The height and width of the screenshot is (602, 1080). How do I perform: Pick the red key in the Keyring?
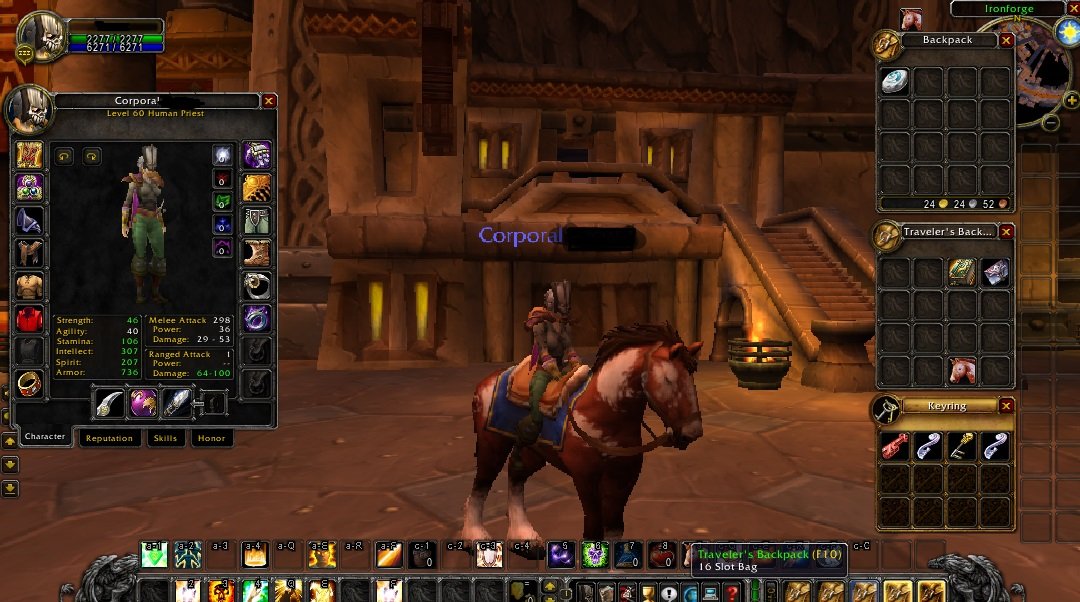(895, 447)
